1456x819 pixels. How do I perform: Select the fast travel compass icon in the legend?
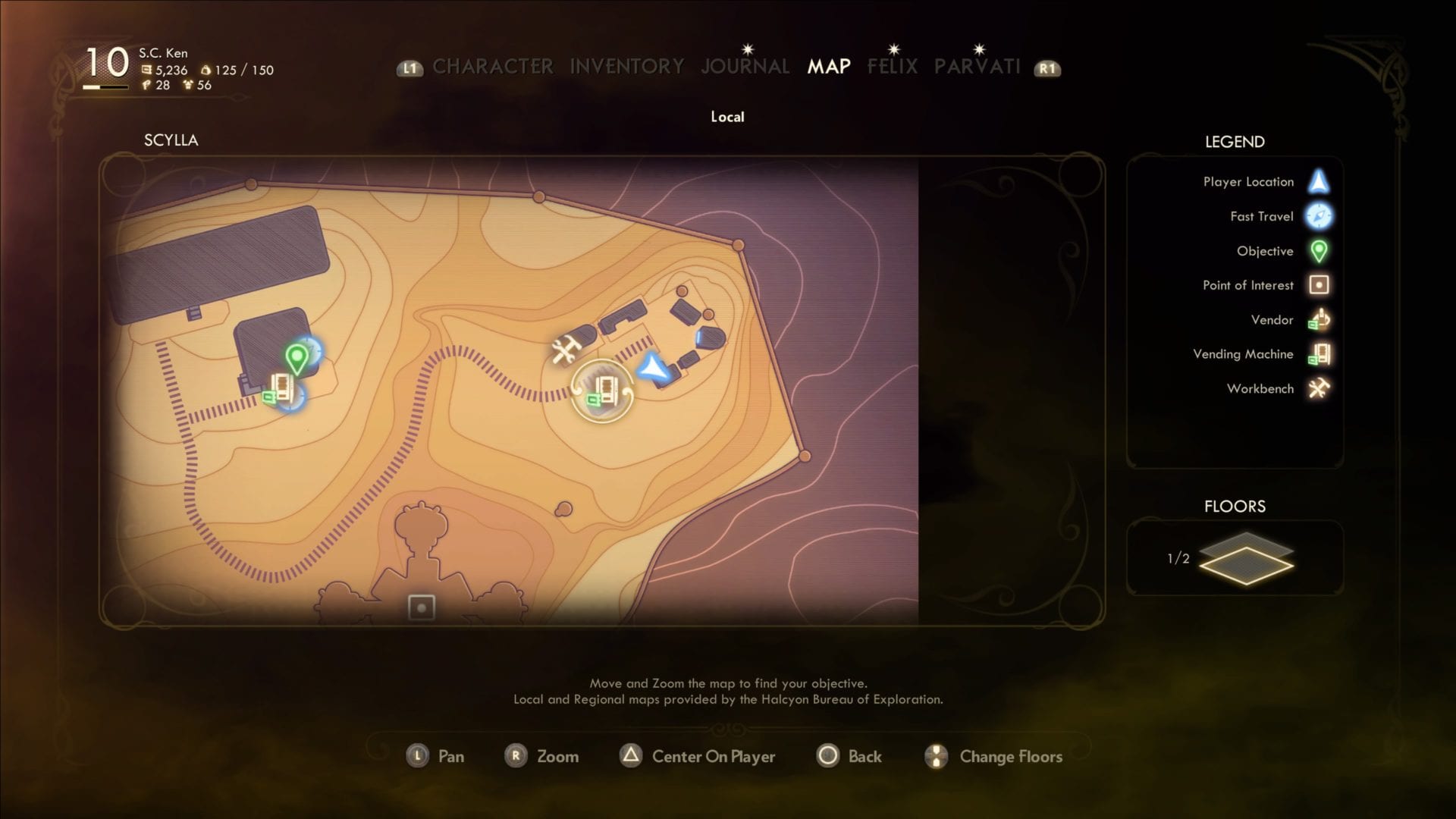[1319, 216]
